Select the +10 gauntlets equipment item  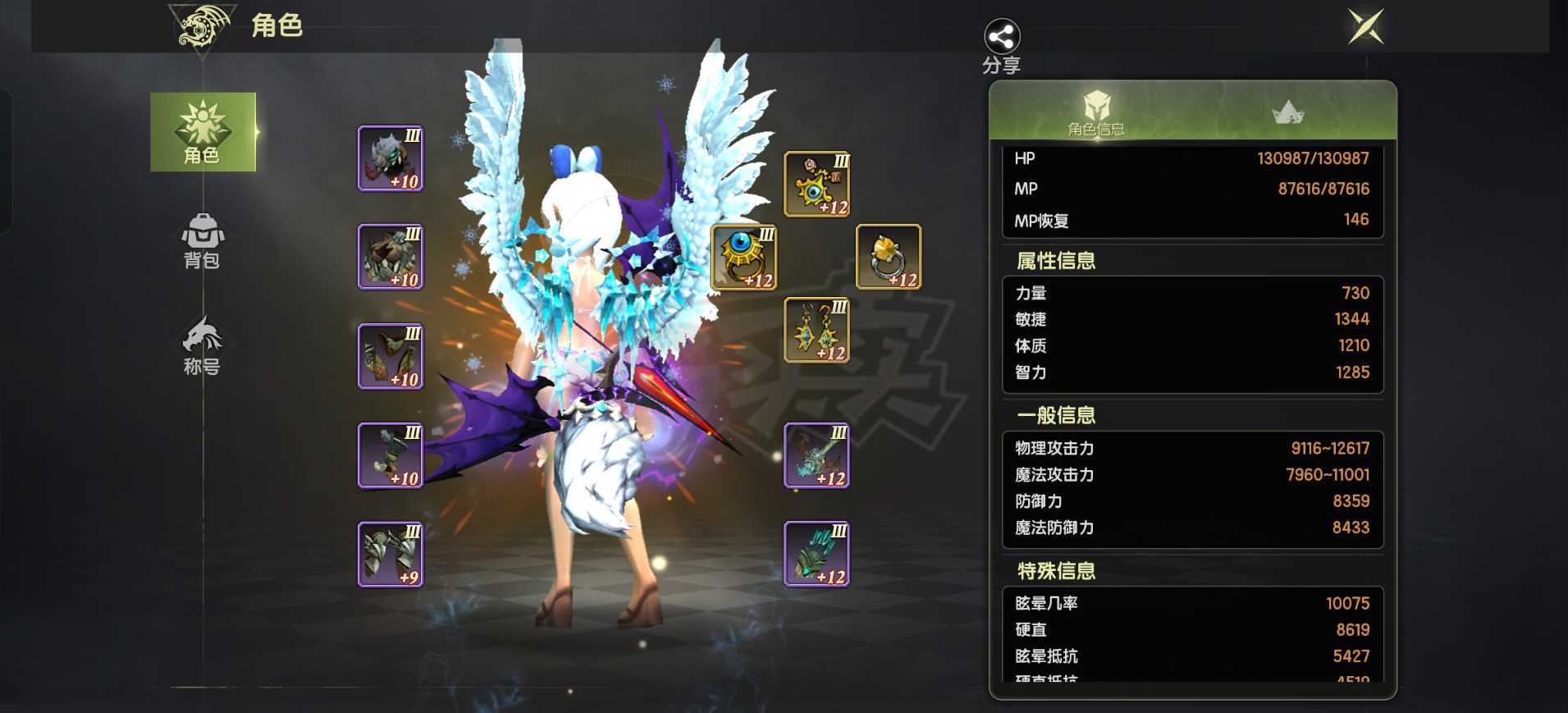click(x=390, y=455)
